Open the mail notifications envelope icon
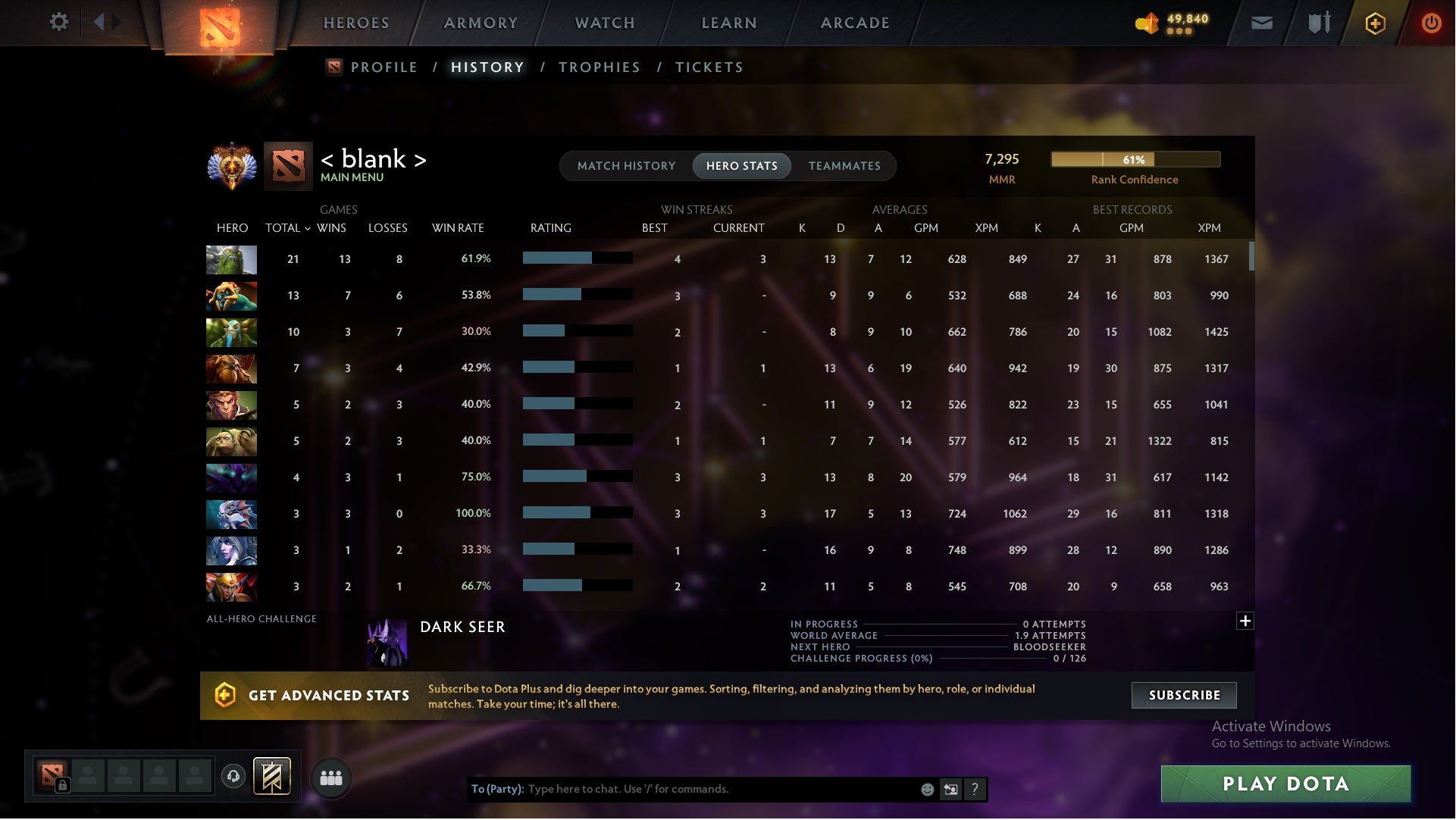 (1260, 23)
